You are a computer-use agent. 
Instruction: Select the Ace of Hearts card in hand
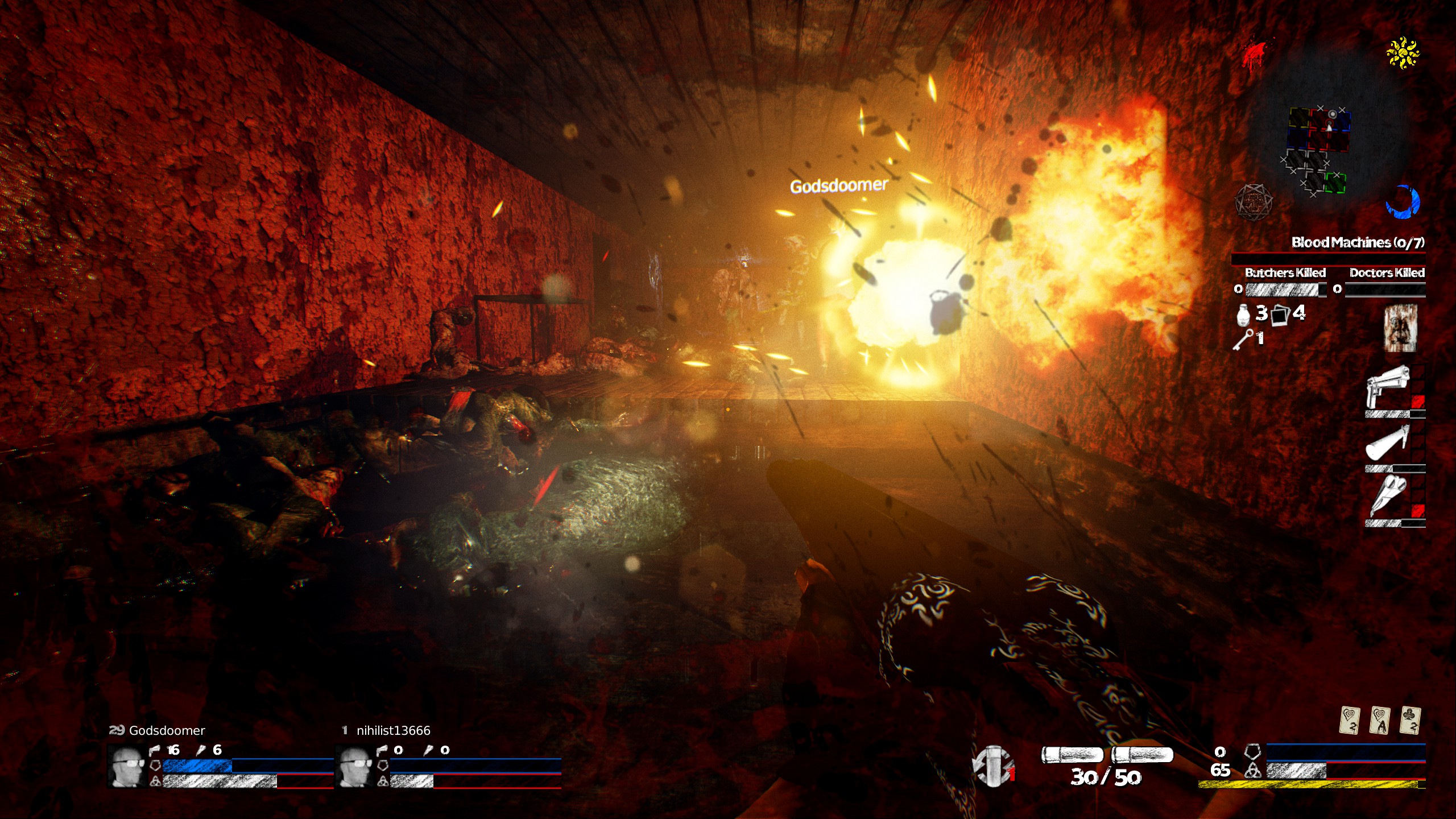(1380, 720)
